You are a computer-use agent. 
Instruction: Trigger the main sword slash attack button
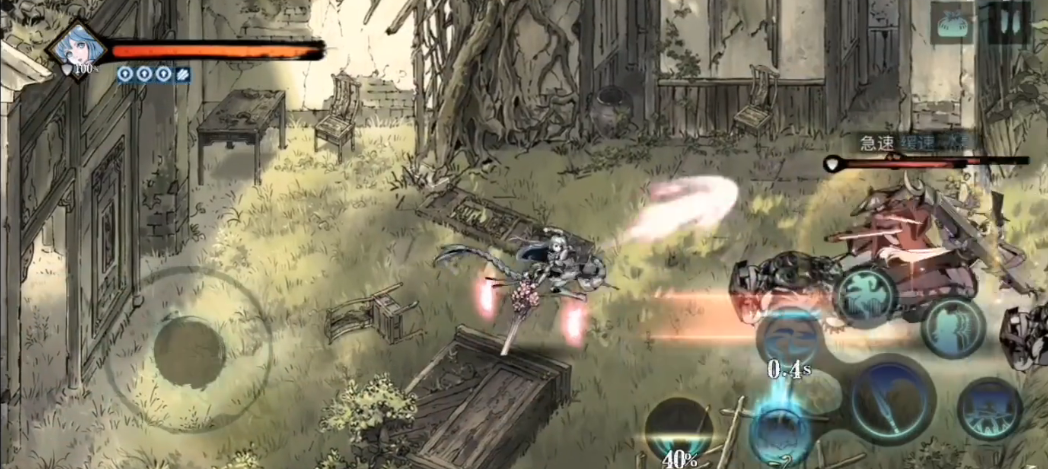(x=892, y=400)
